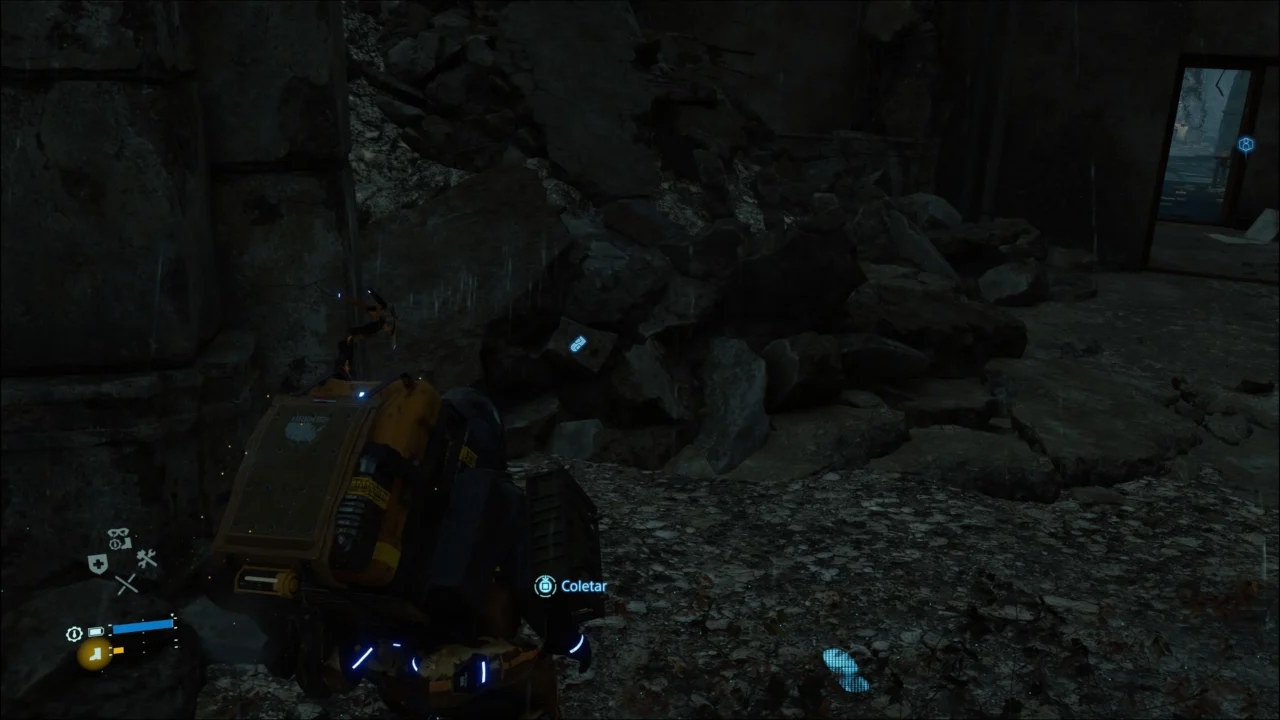Click the yellow boot stamina icon

click(95, 655)
